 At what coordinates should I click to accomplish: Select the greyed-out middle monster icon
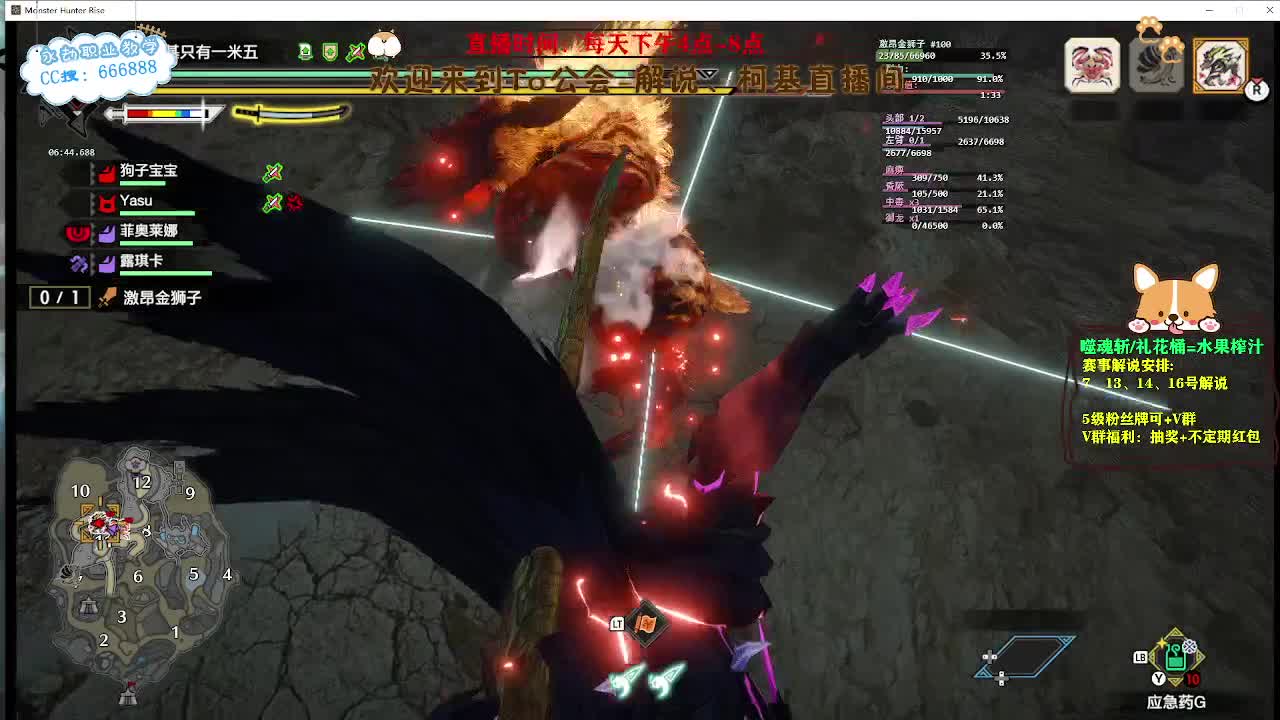(1156, 65)
